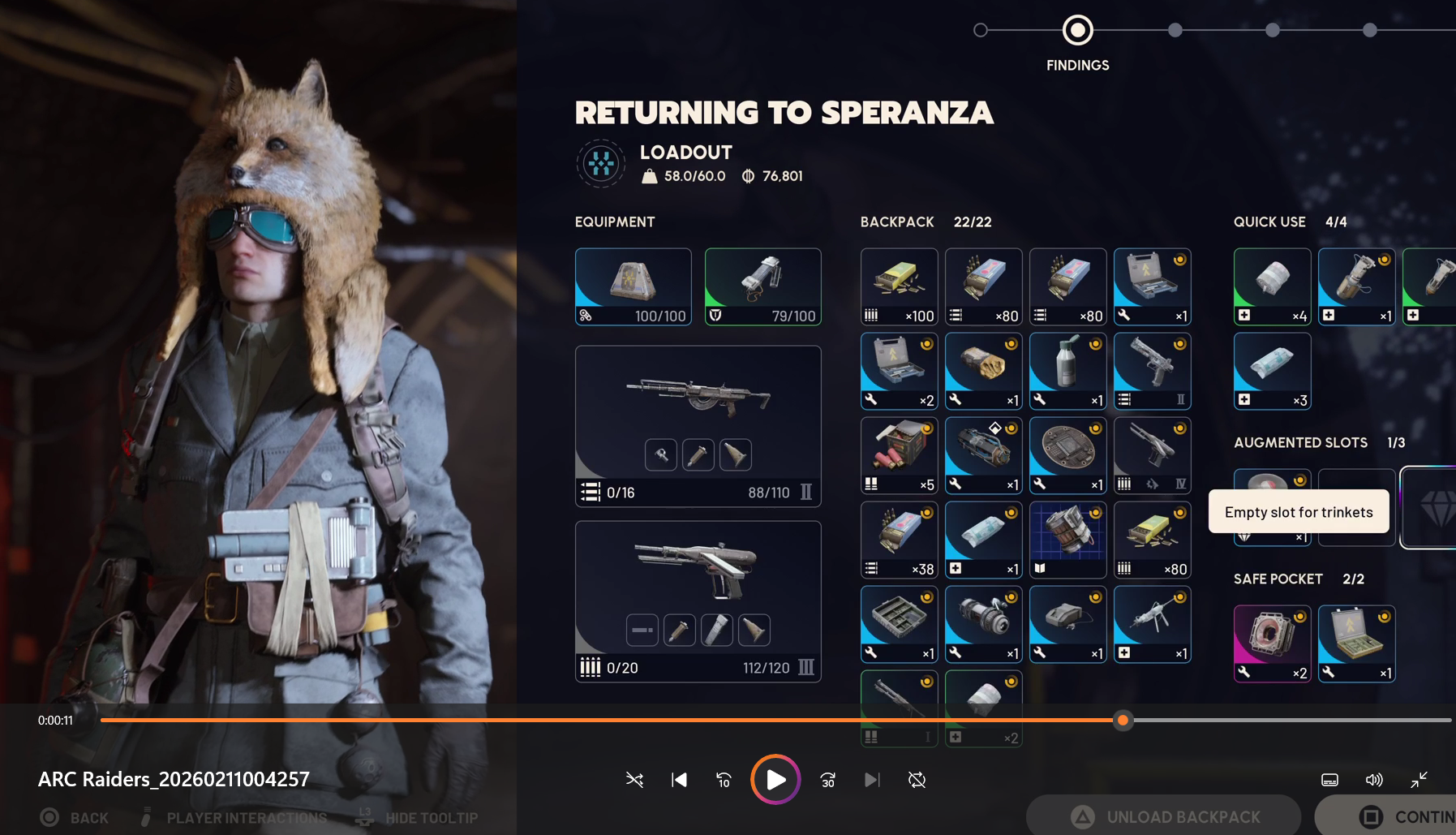Seek using the orange video progress bar

pos(608,720)
